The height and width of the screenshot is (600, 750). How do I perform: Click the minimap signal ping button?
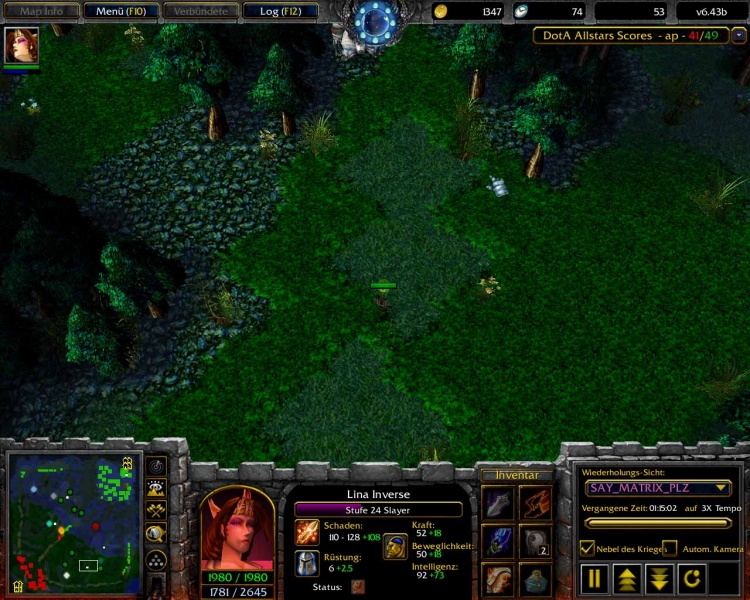[156, 466]
